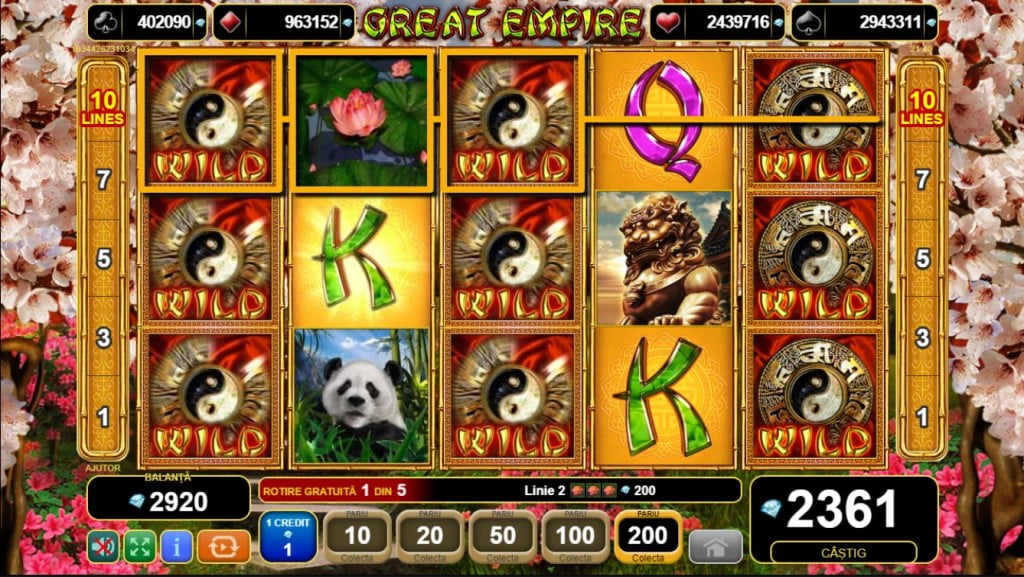The image size is (1024, 577).
Task: Choose the 100 bet button
Action: click(576, 538)
